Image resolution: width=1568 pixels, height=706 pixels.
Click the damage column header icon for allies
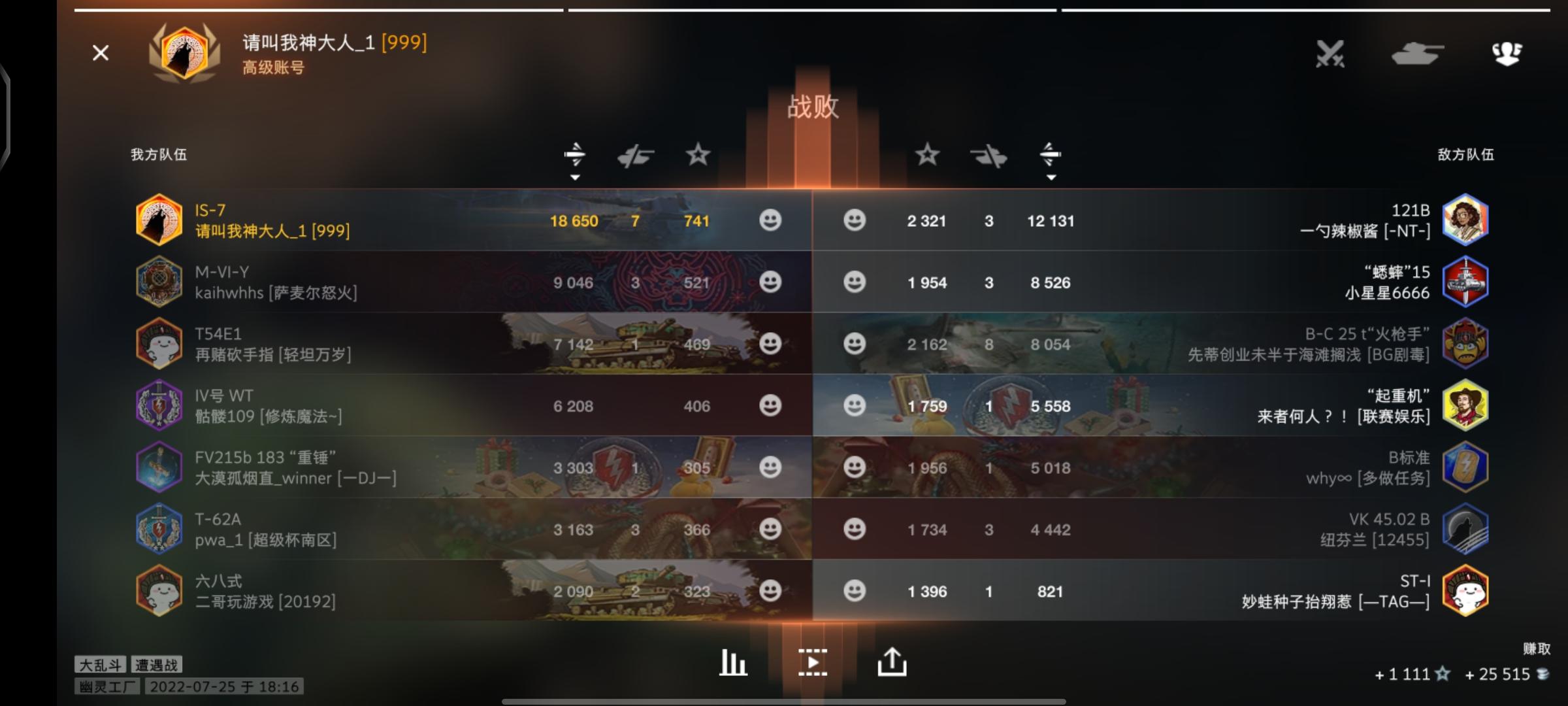575,156
